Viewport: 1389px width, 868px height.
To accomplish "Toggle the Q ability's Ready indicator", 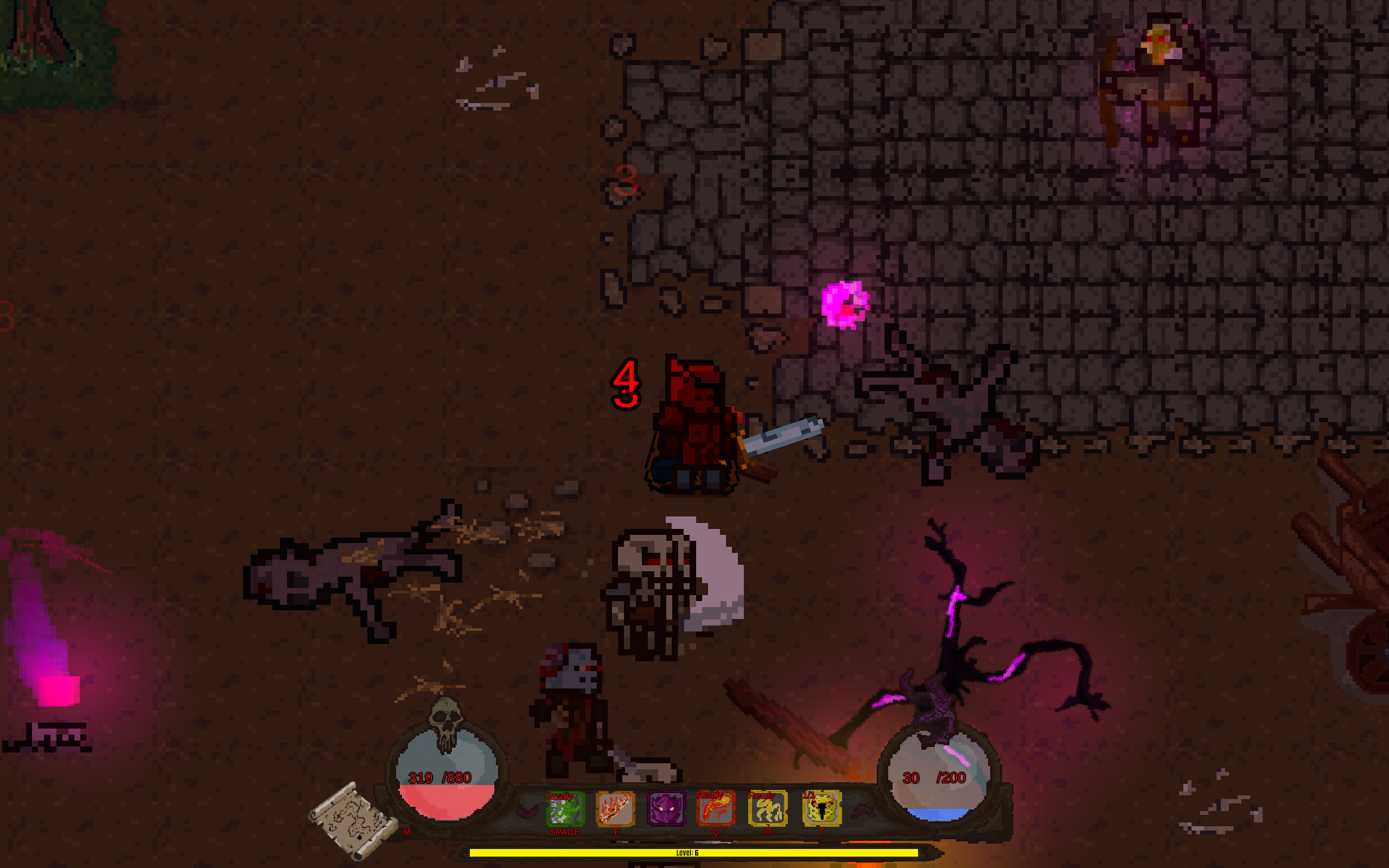I will (x=710, y=796).
